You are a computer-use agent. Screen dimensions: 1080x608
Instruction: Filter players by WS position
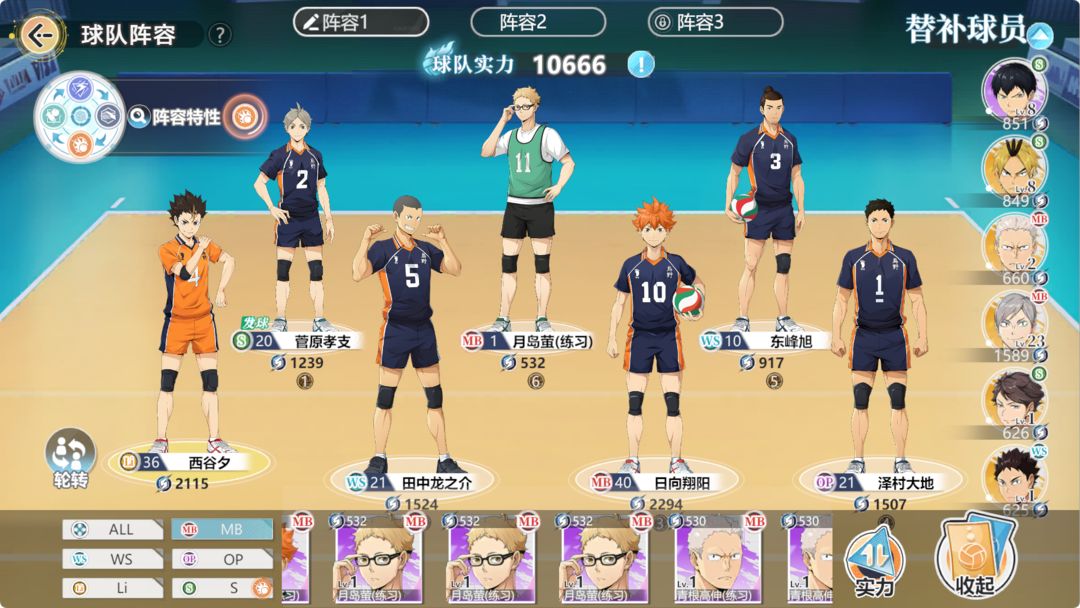(113, 559)
